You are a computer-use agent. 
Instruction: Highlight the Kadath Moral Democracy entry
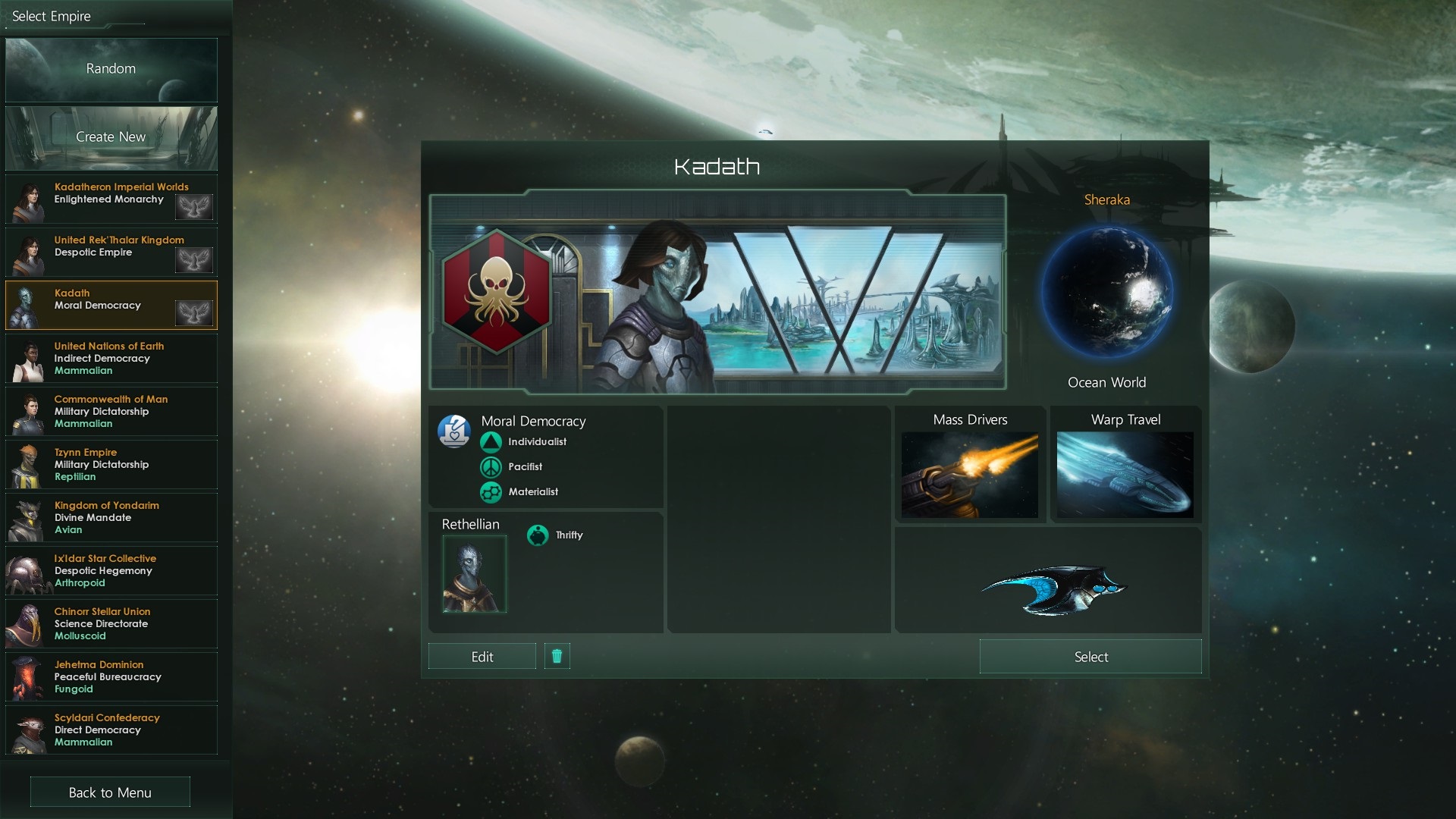(x=111, y=305)
